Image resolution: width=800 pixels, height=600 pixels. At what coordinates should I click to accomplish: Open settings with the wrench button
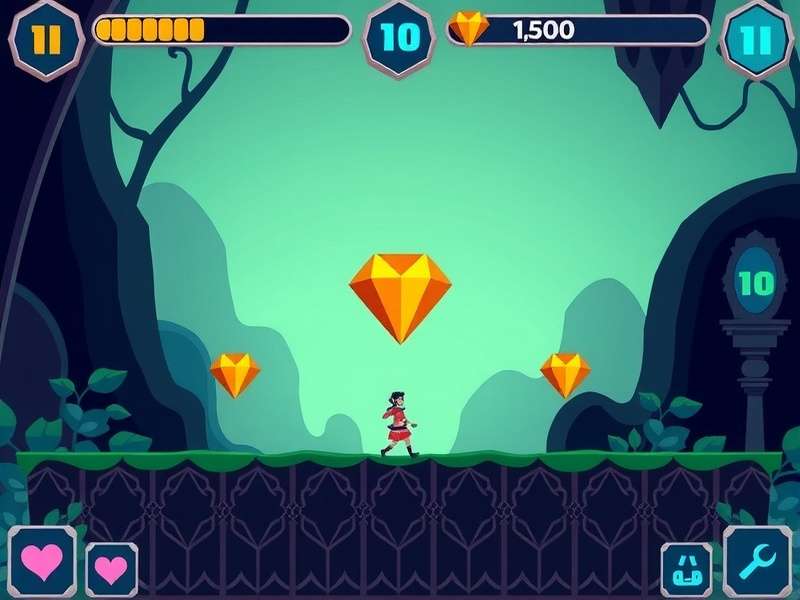[757, 563]
